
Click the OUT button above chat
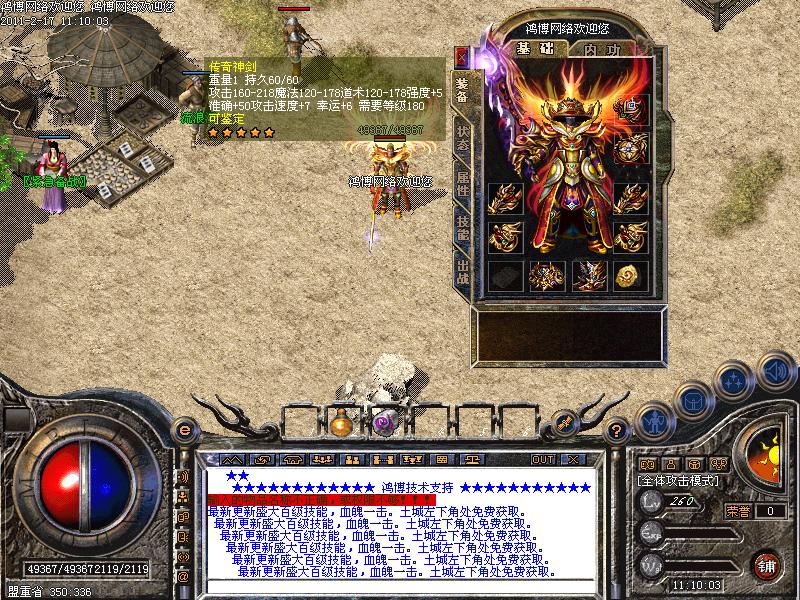coord(543,459)
